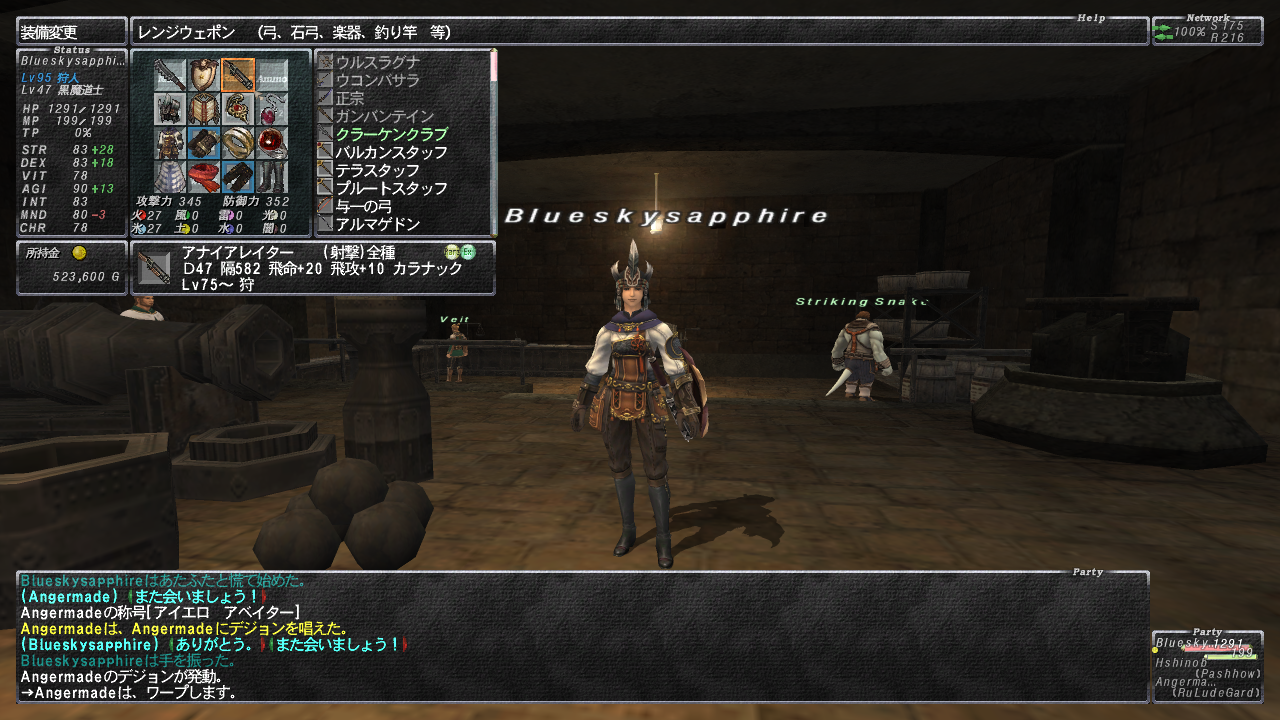
Task: Select the main weapon slot with the serrated blade
Action: pyautogui.click(x=171, y=75)
